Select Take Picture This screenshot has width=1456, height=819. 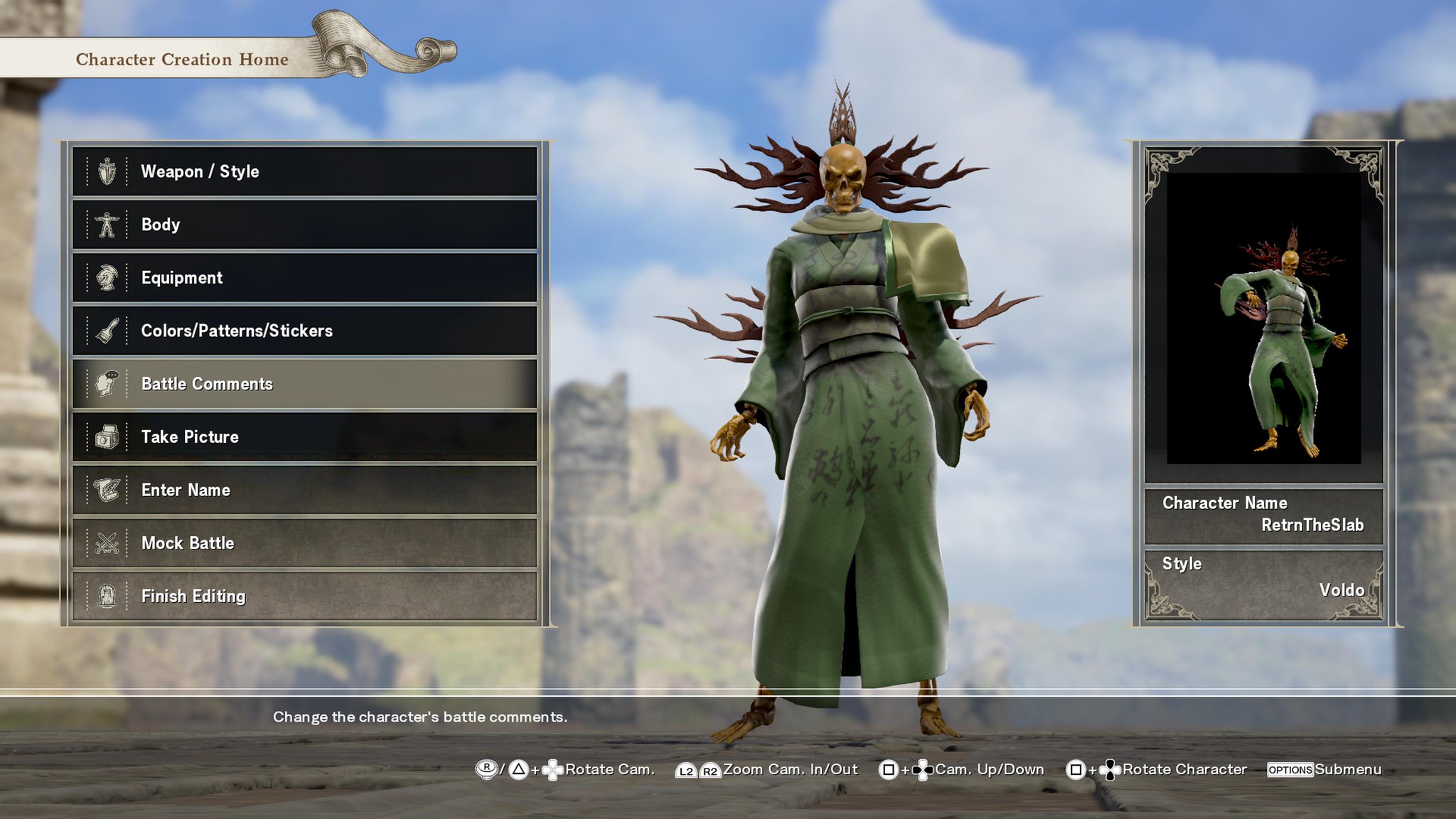(304, 437)
